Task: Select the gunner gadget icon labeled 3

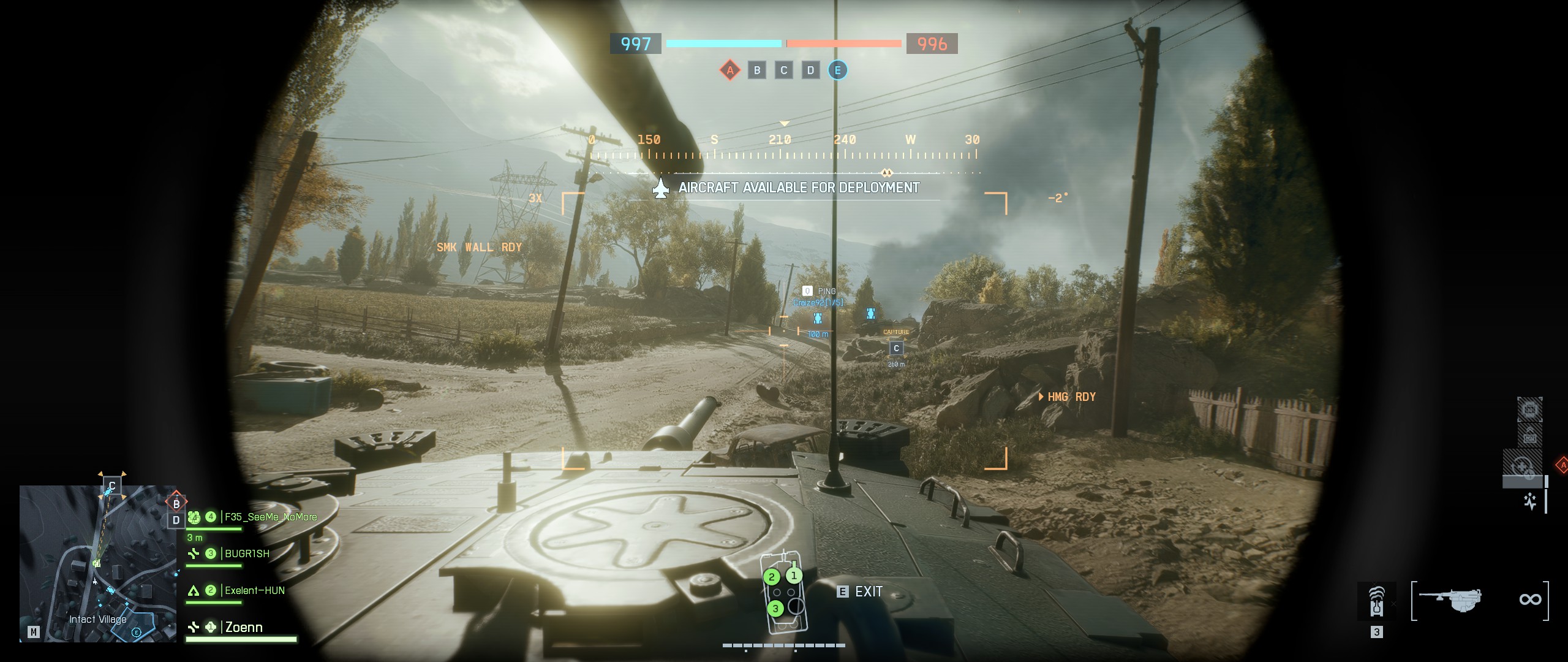Action: coord(1376,601)
